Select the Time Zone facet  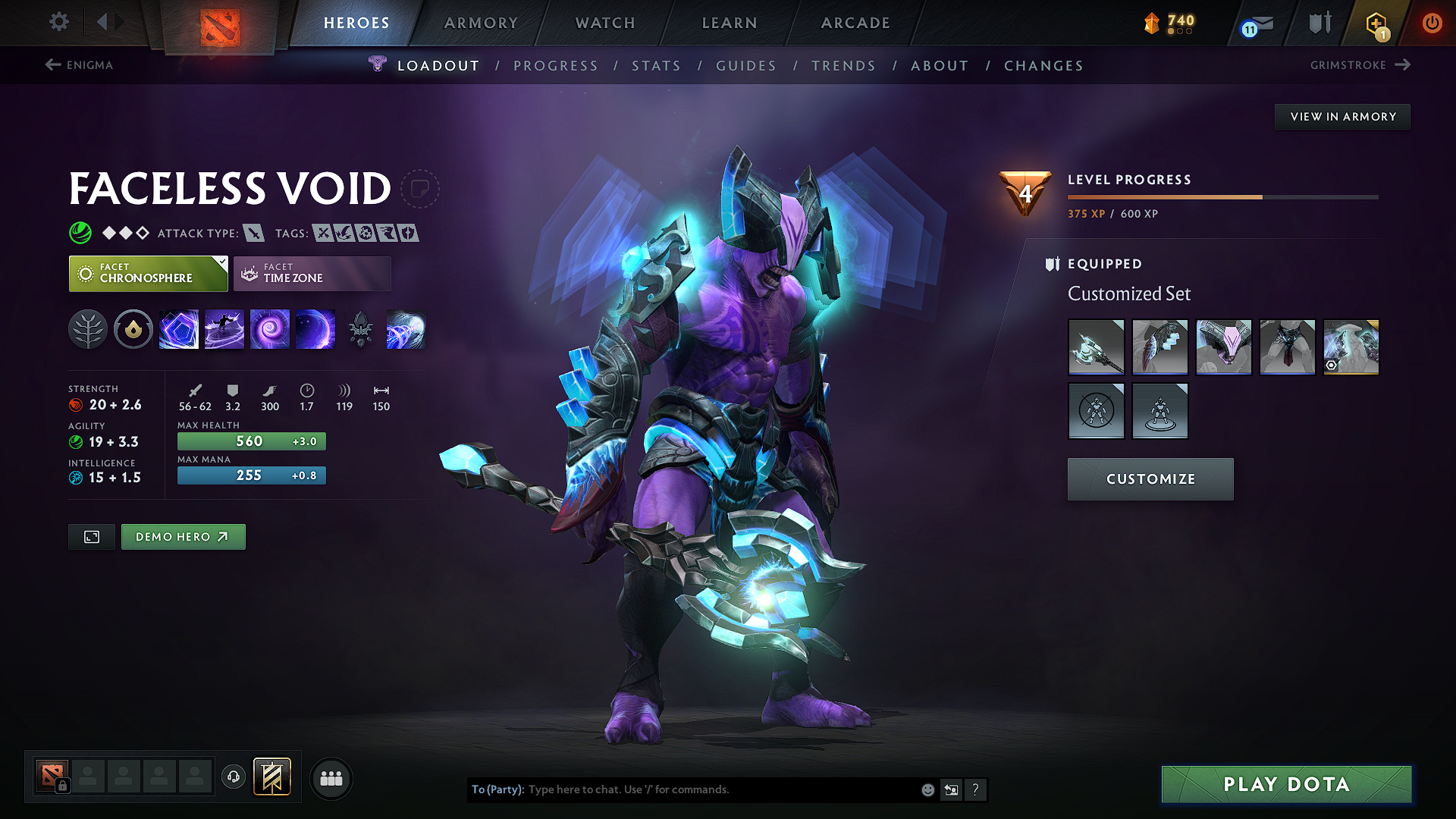pyautogui.click(x=312, y=274)
